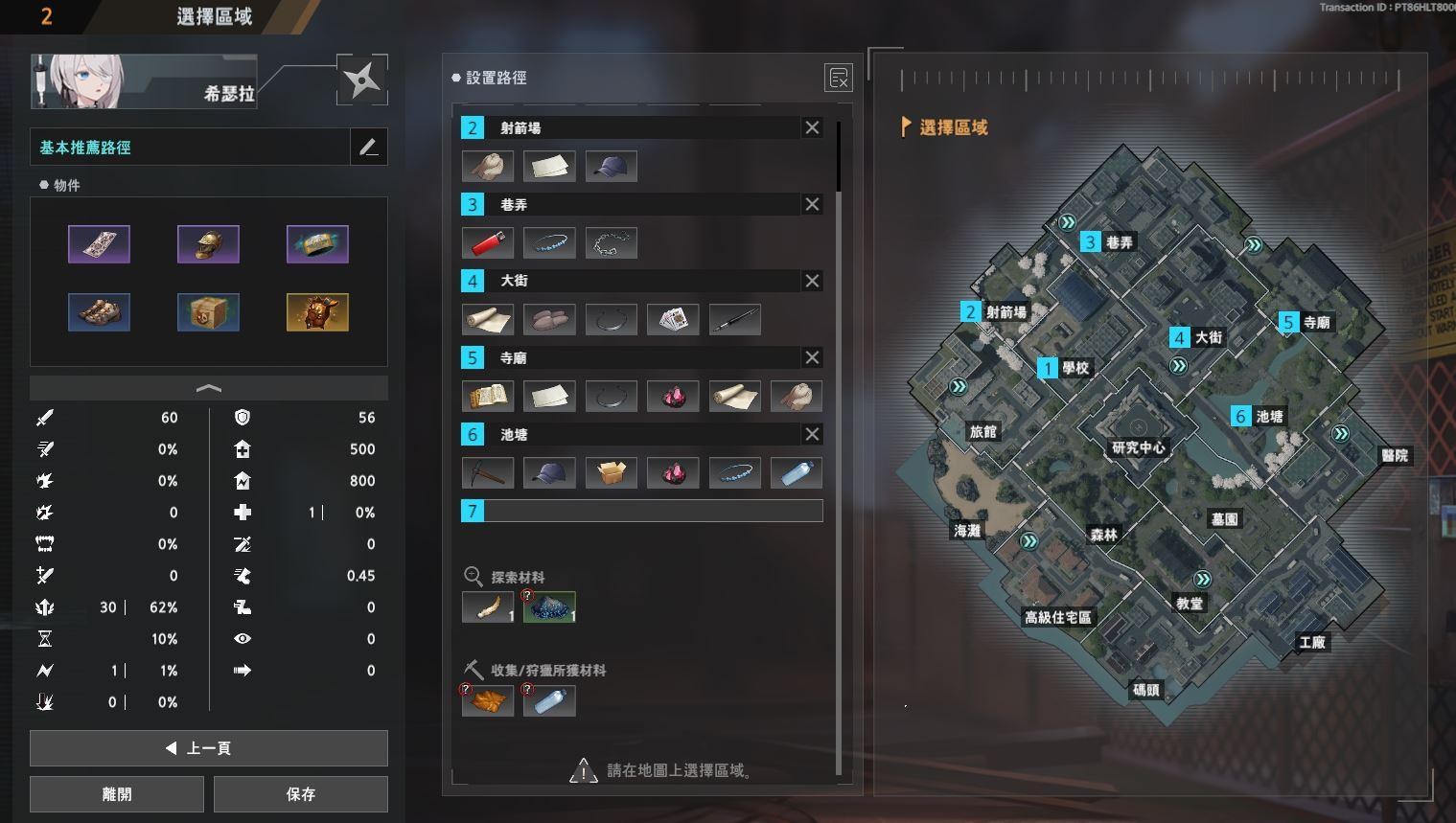The image size is (1456, 823).
Task: Choose 高級住宅區 on the map
Action: click(x=1057, y=618)
